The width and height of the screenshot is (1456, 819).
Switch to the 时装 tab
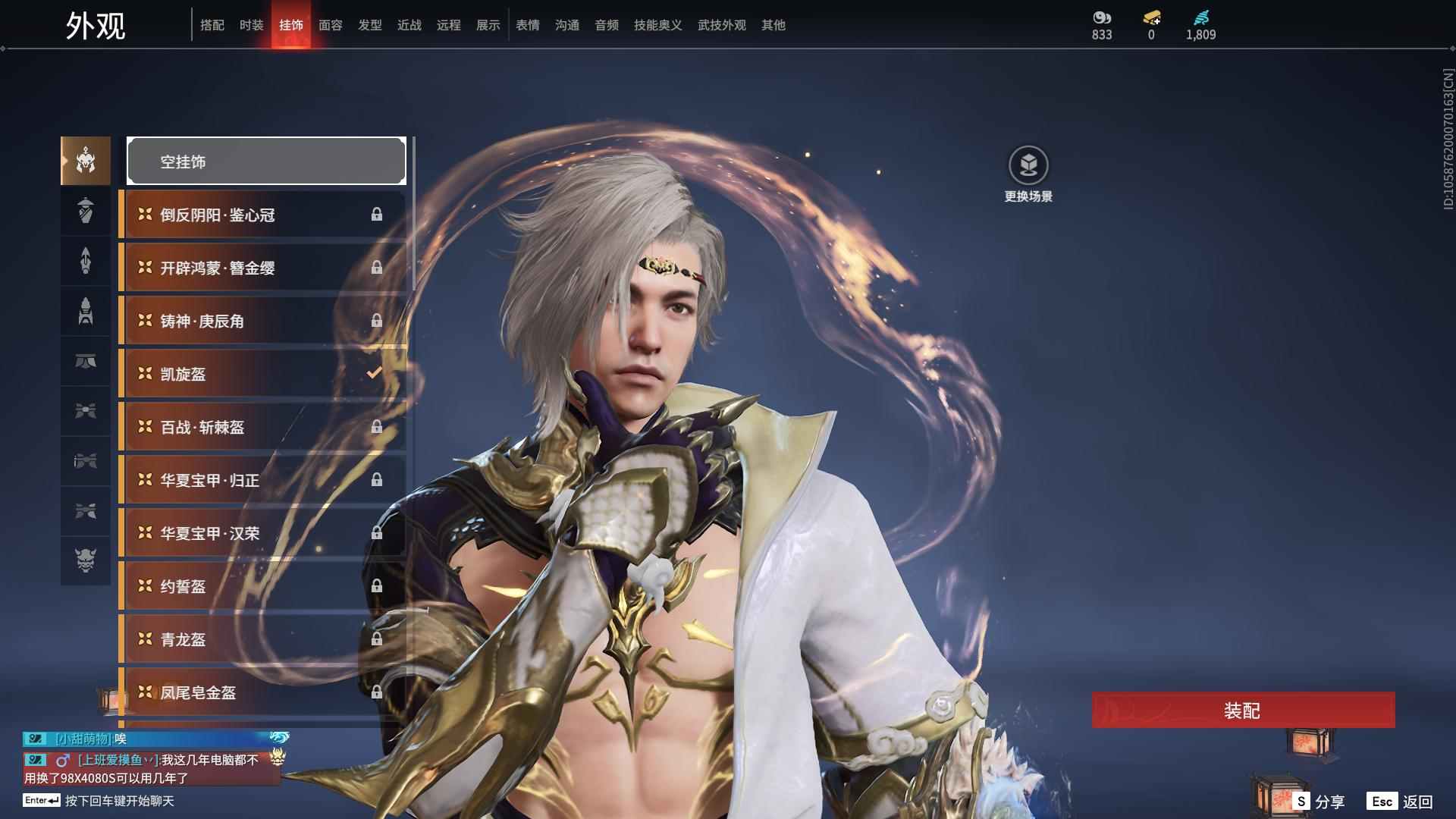251,25
